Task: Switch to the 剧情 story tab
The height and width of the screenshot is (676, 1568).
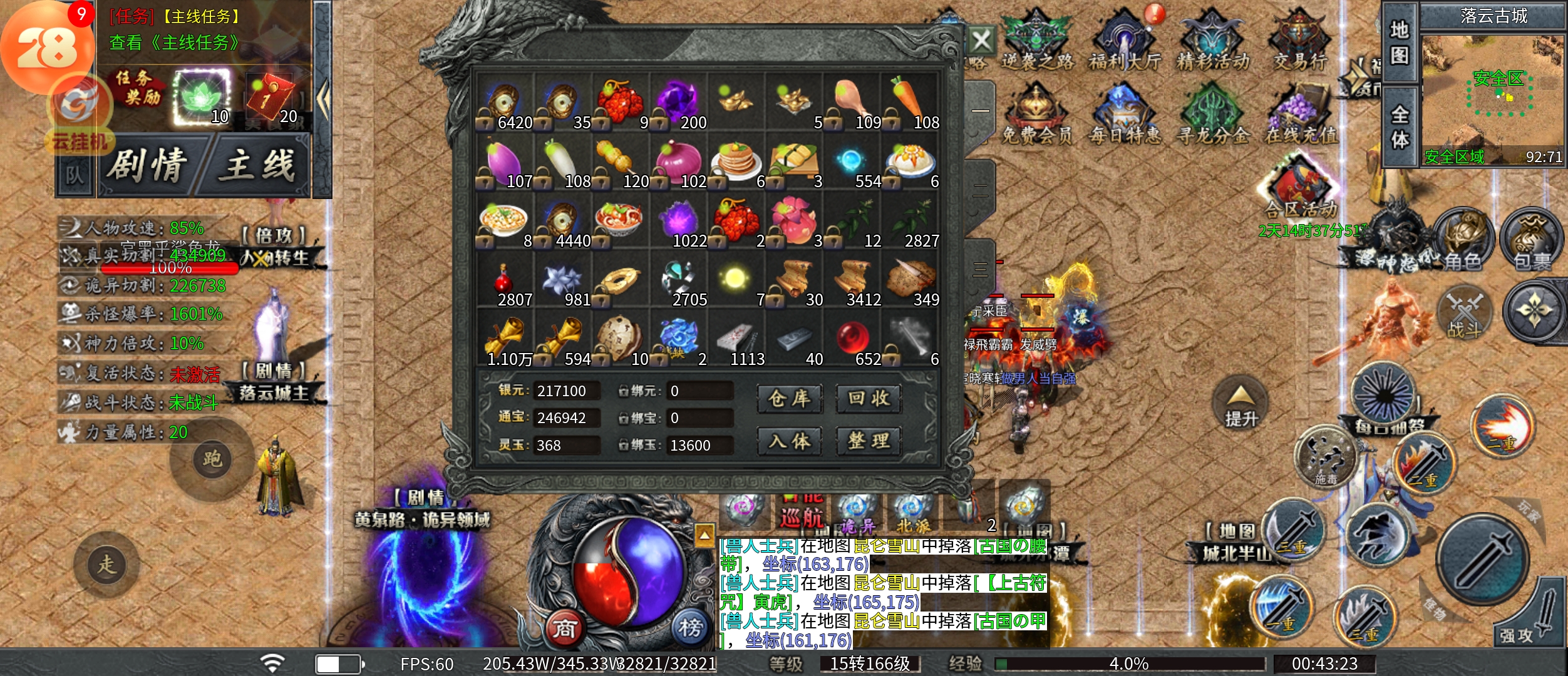Action: pyautogui.click(x=148, y=165)
